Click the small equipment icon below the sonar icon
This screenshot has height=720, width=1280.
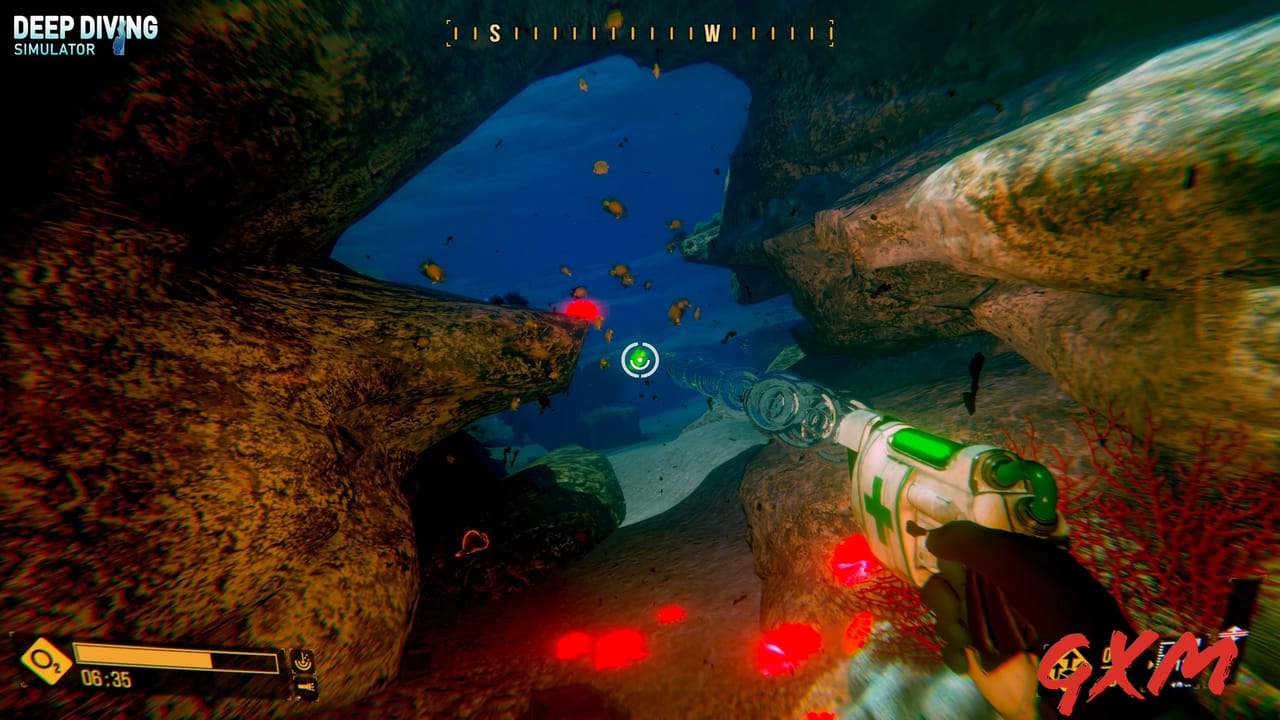(x=303, y=686)
